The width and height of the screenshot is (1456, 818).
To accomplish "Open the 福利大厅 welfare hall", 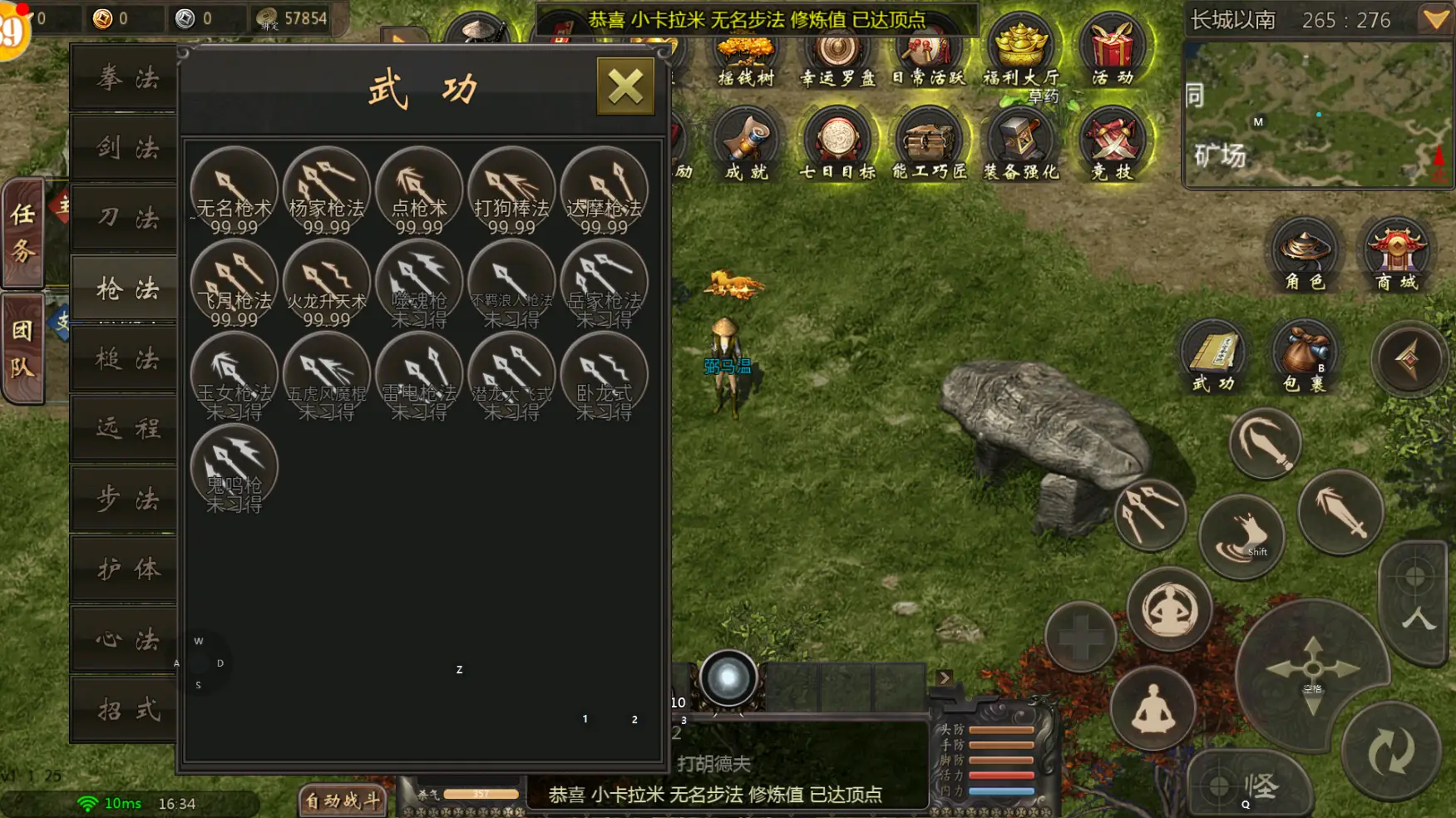I will [1021, 52].
